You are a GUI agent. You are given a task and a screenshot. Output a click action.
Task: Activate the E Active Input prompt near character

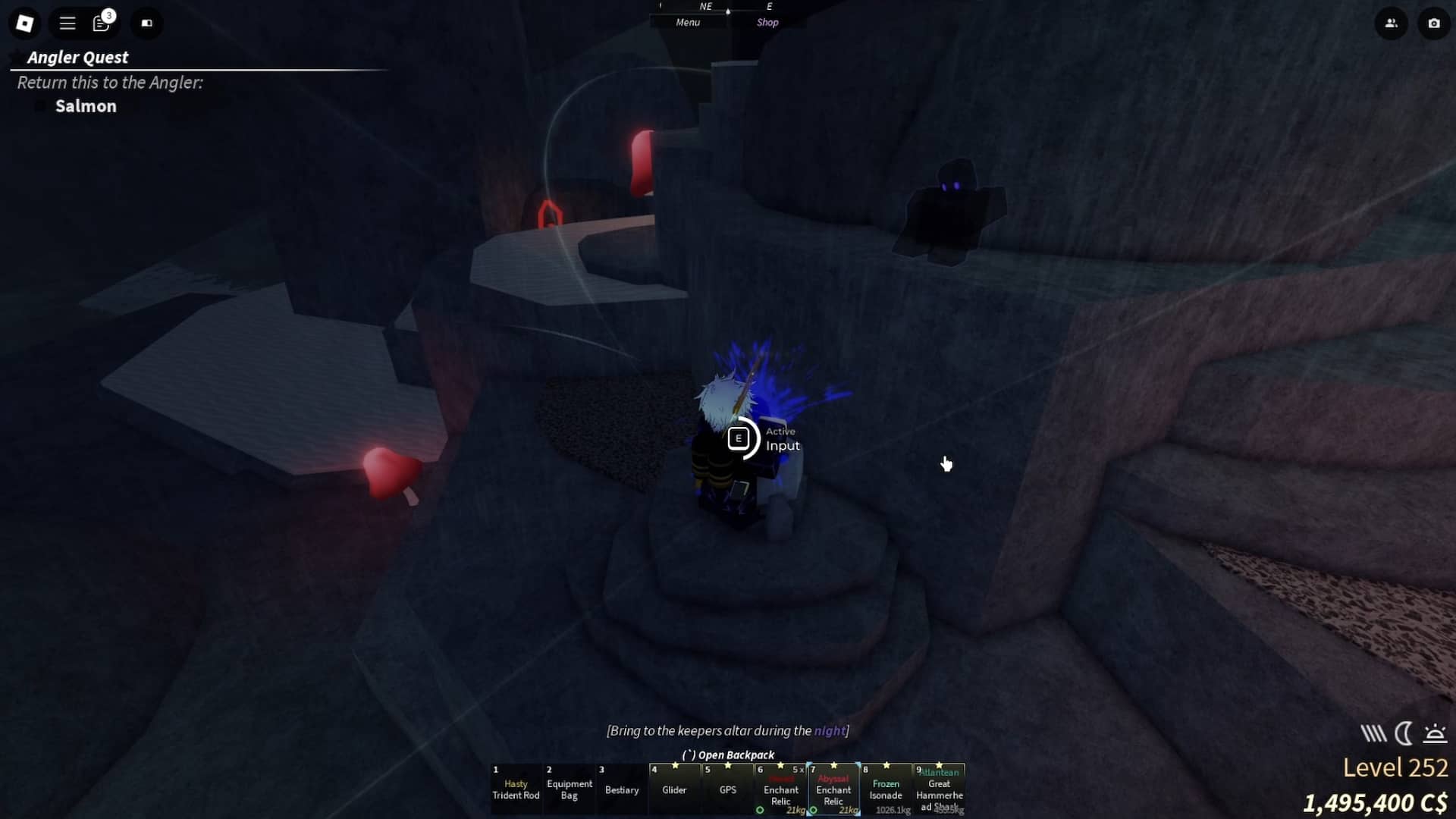(739, 438)
